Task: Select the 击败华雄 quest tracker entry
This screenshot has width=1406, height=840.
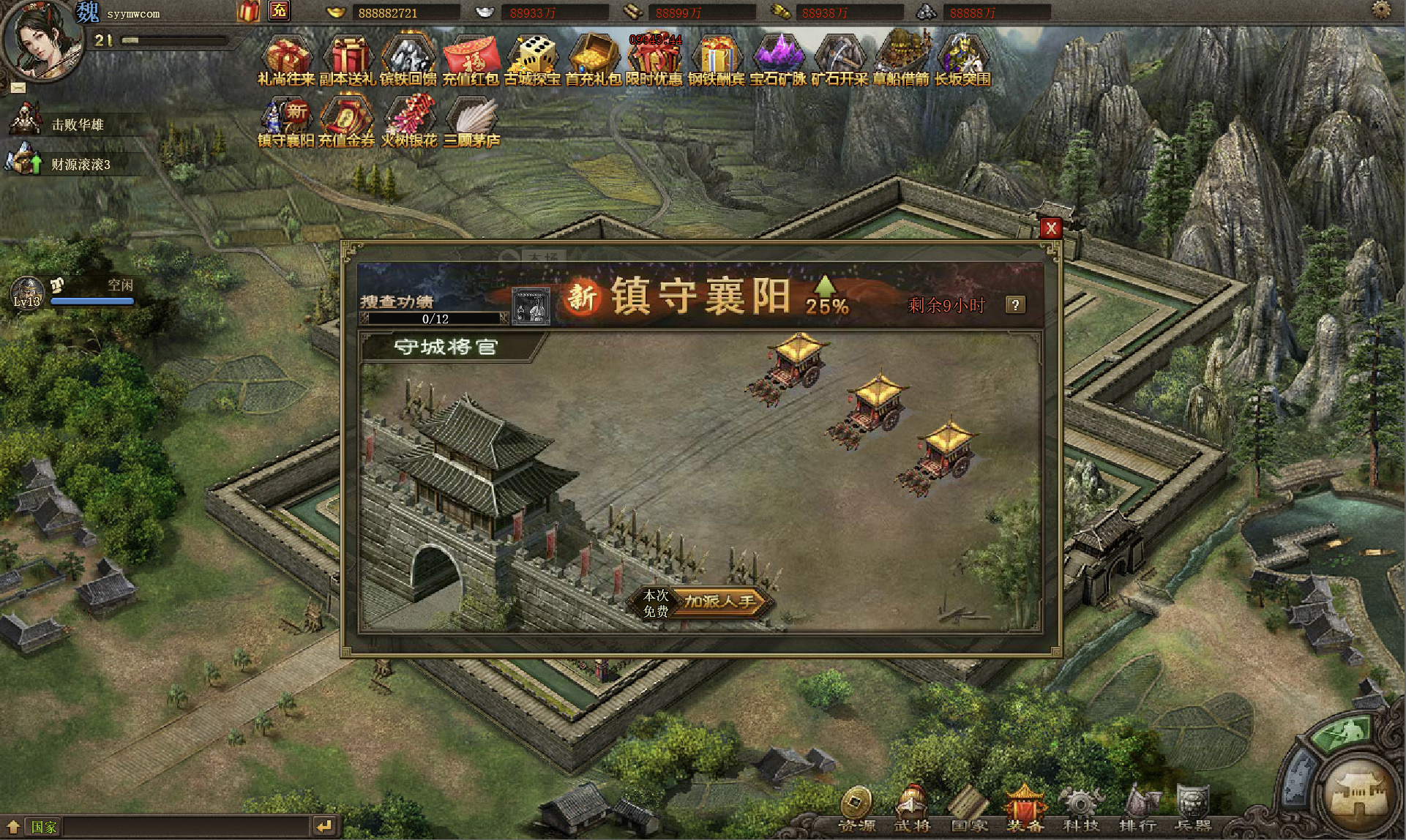Action: 77,124
